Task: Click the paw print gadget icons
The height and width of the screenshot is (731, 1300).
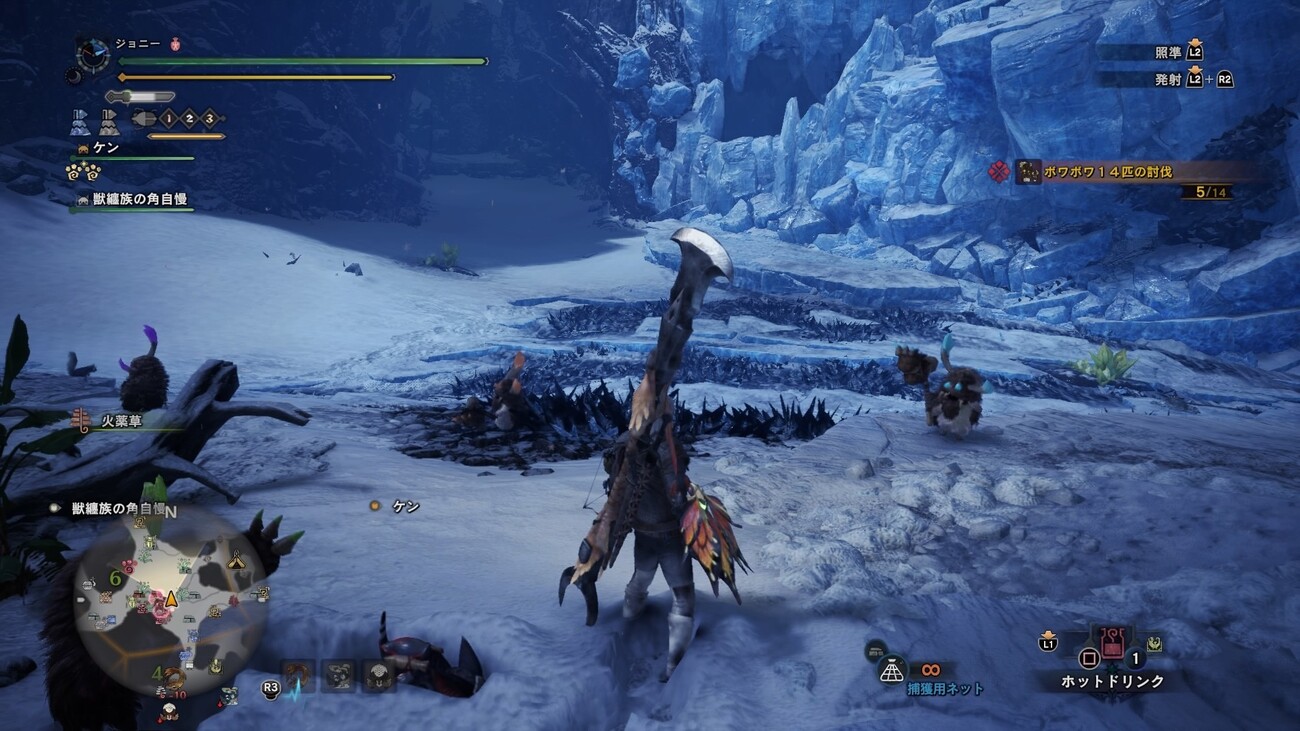Action: pos(82,172)
